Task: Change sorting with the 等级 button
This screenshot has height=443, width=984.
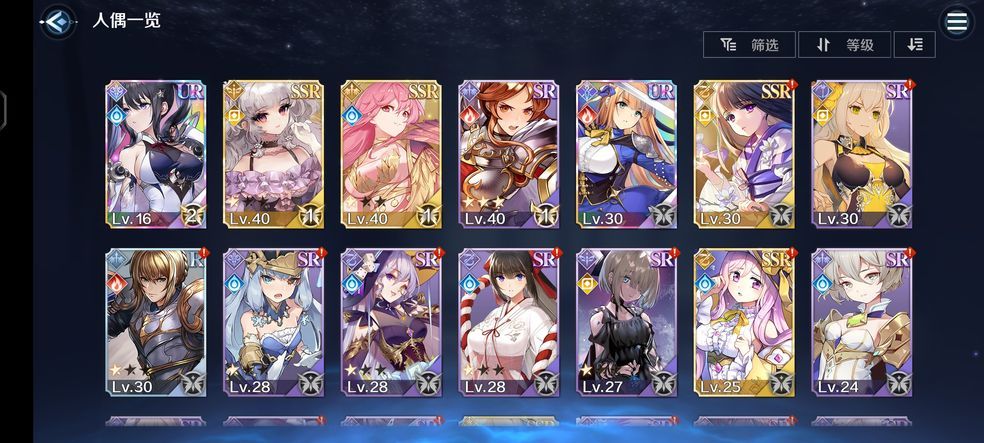Action: click(846, 44)
